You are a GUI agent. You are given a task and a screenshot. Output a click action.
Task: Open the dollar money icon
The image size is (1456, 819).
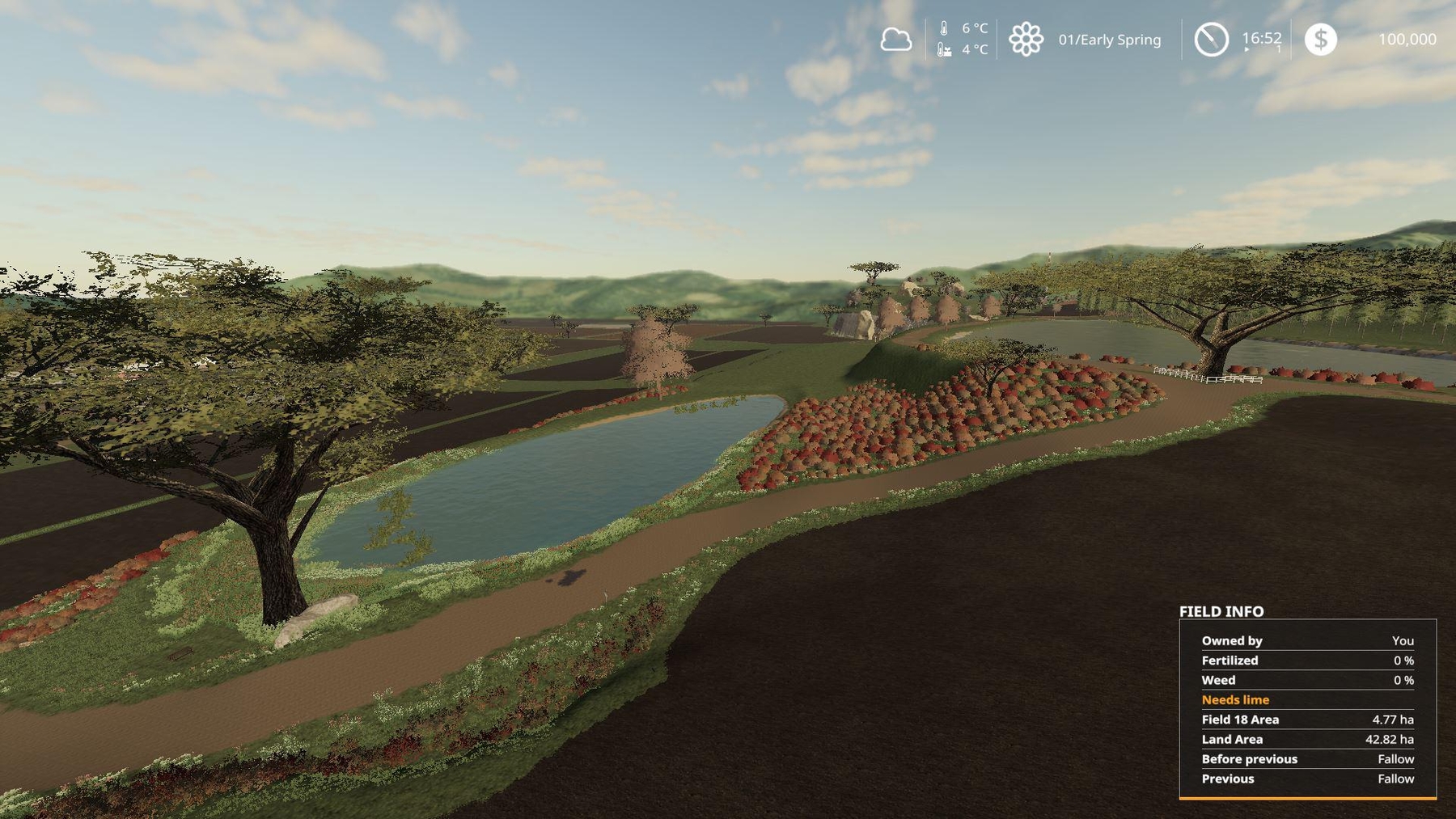(x=1320, y=39)
